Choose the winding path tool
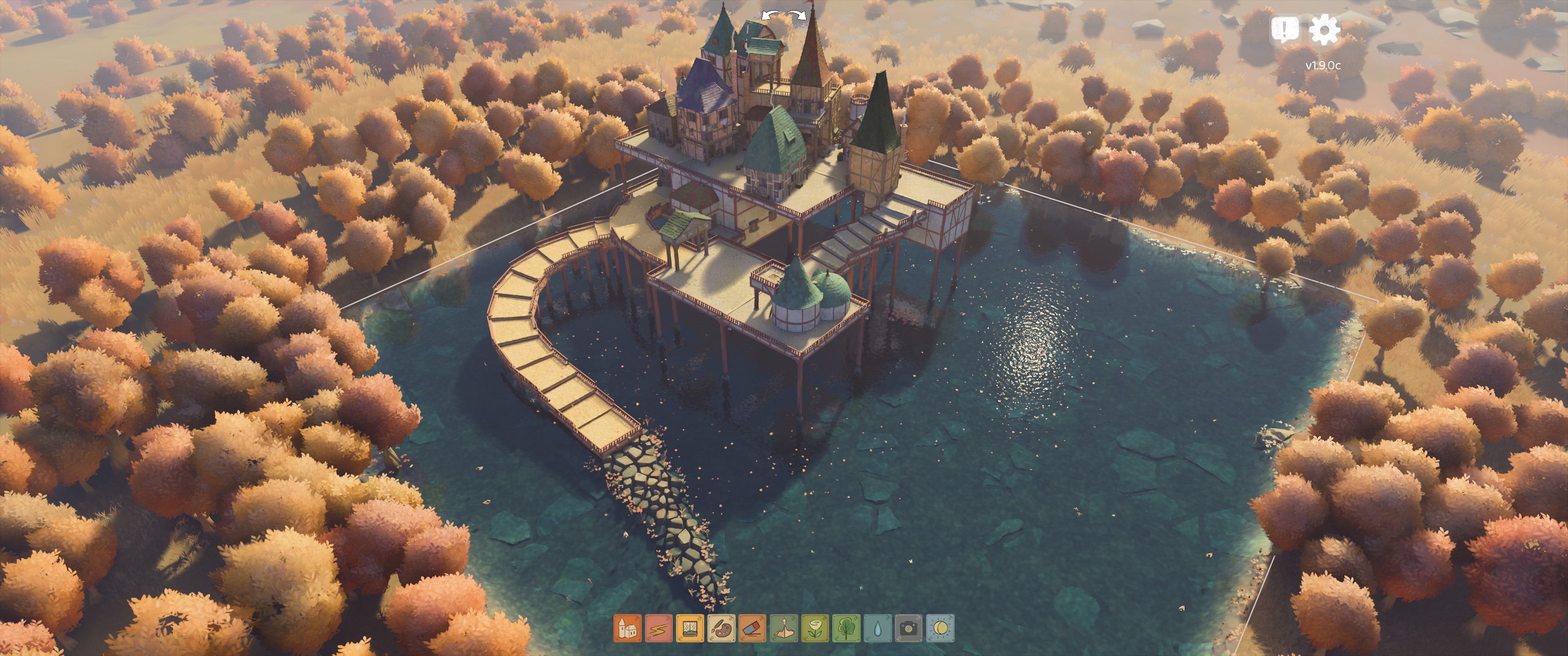Image resolution: width=1568 pixels, height=656 pixels. (659, 627)
